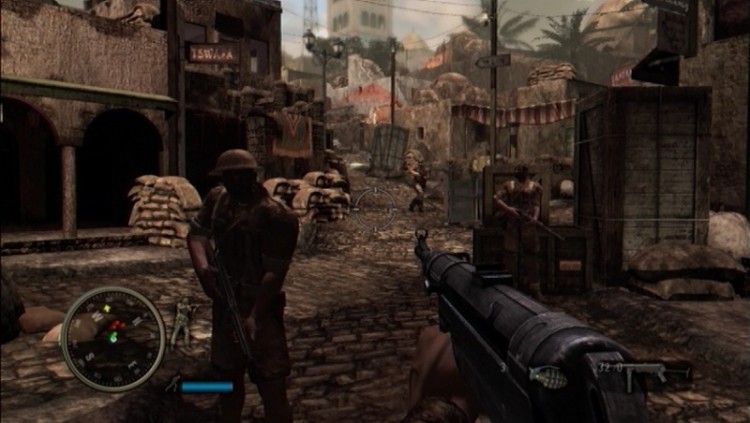The image size is (750, 423).
Task: Select the standing soldier stance icon
Action: point(182,320)
